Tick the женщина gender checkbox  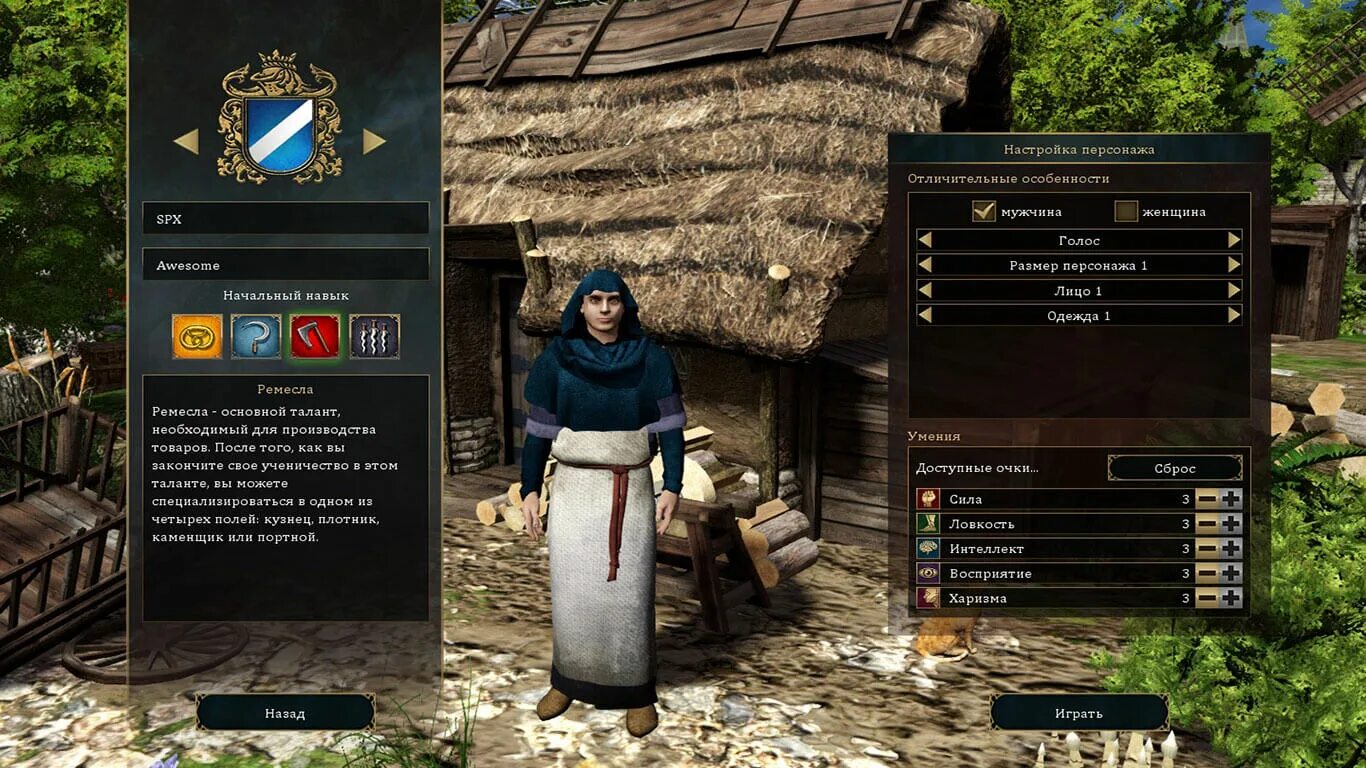tap(1126, 212)
